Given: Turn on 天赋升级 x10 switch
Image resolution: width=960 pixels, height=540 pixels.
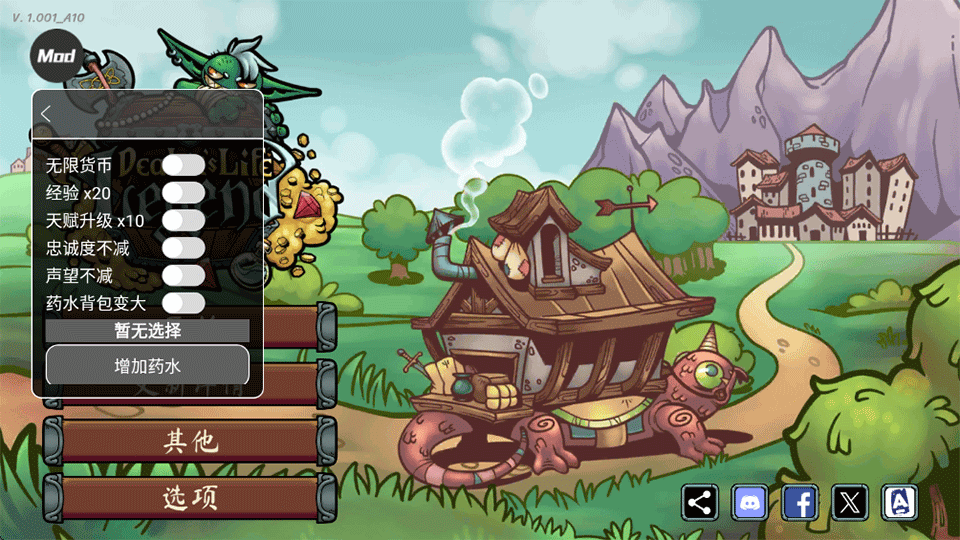Looking at the screenshot, I should pos(183,220).
